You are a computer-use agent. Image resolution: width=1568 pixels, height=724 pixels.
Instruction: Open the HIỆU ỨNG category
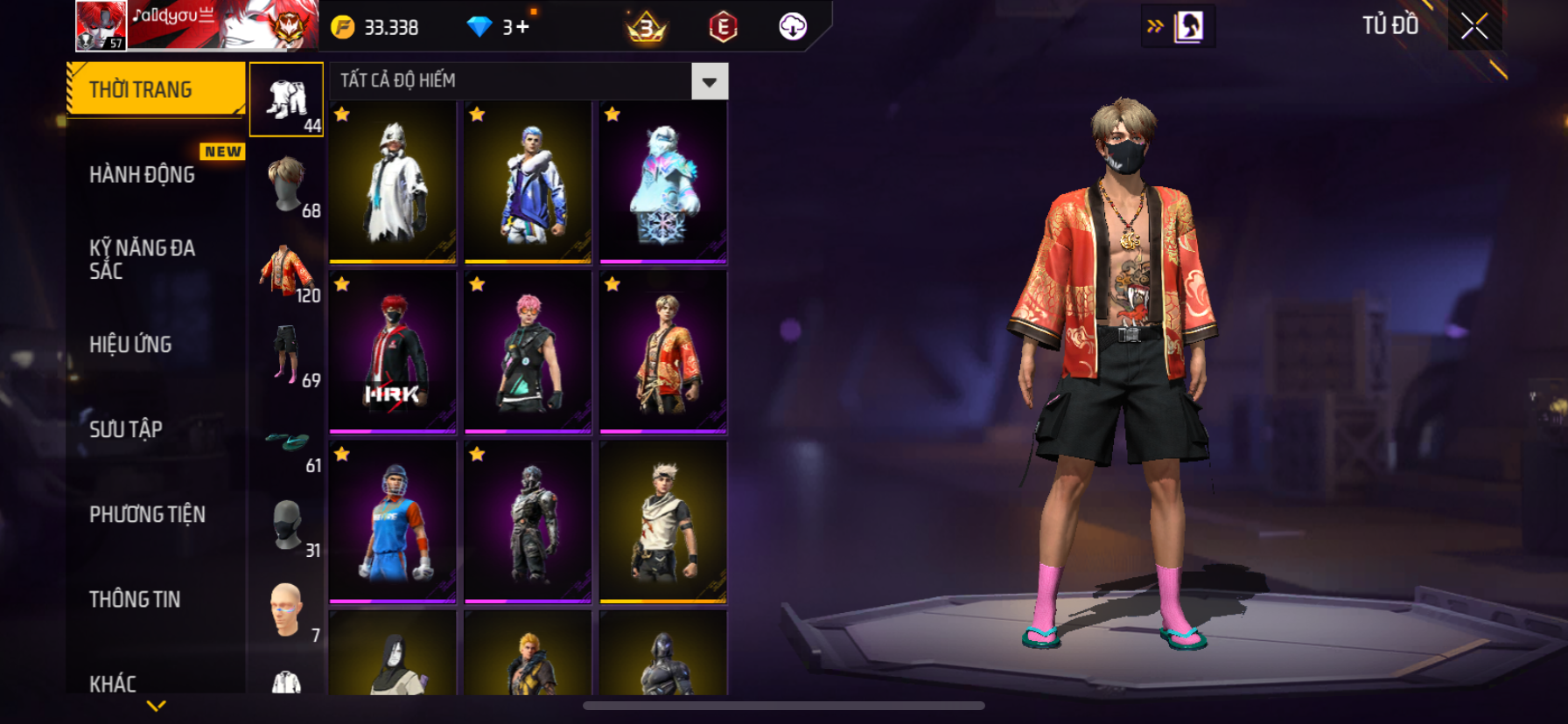pos(130,345)
